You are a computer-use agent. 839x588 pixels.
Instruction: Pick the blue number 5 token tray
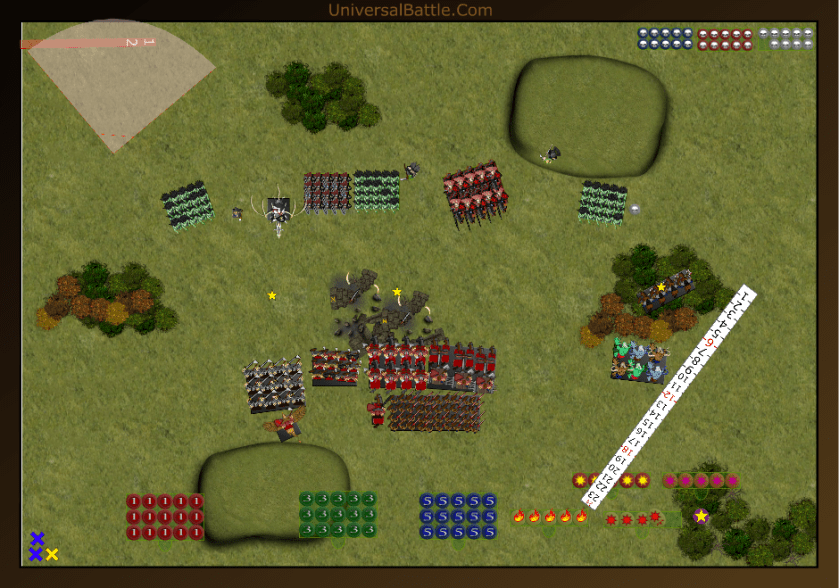pos(458,516)
